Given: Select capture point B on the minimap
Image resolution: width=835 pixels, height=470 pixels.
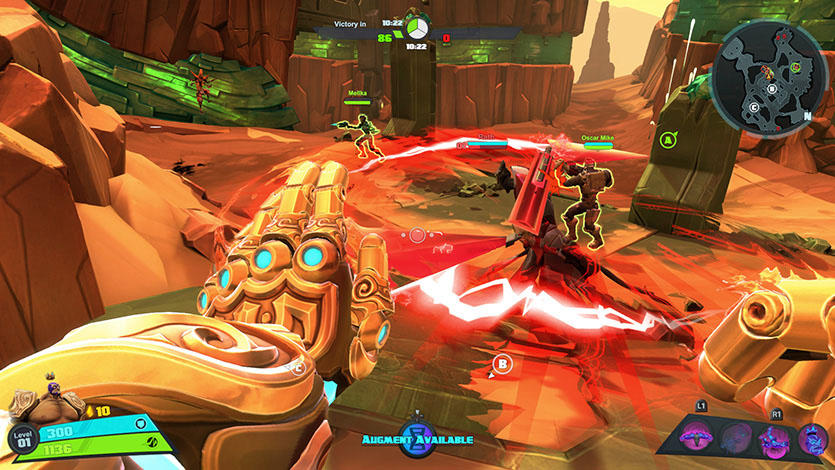Looking at the screenshot, I should (x=771, y=87).
